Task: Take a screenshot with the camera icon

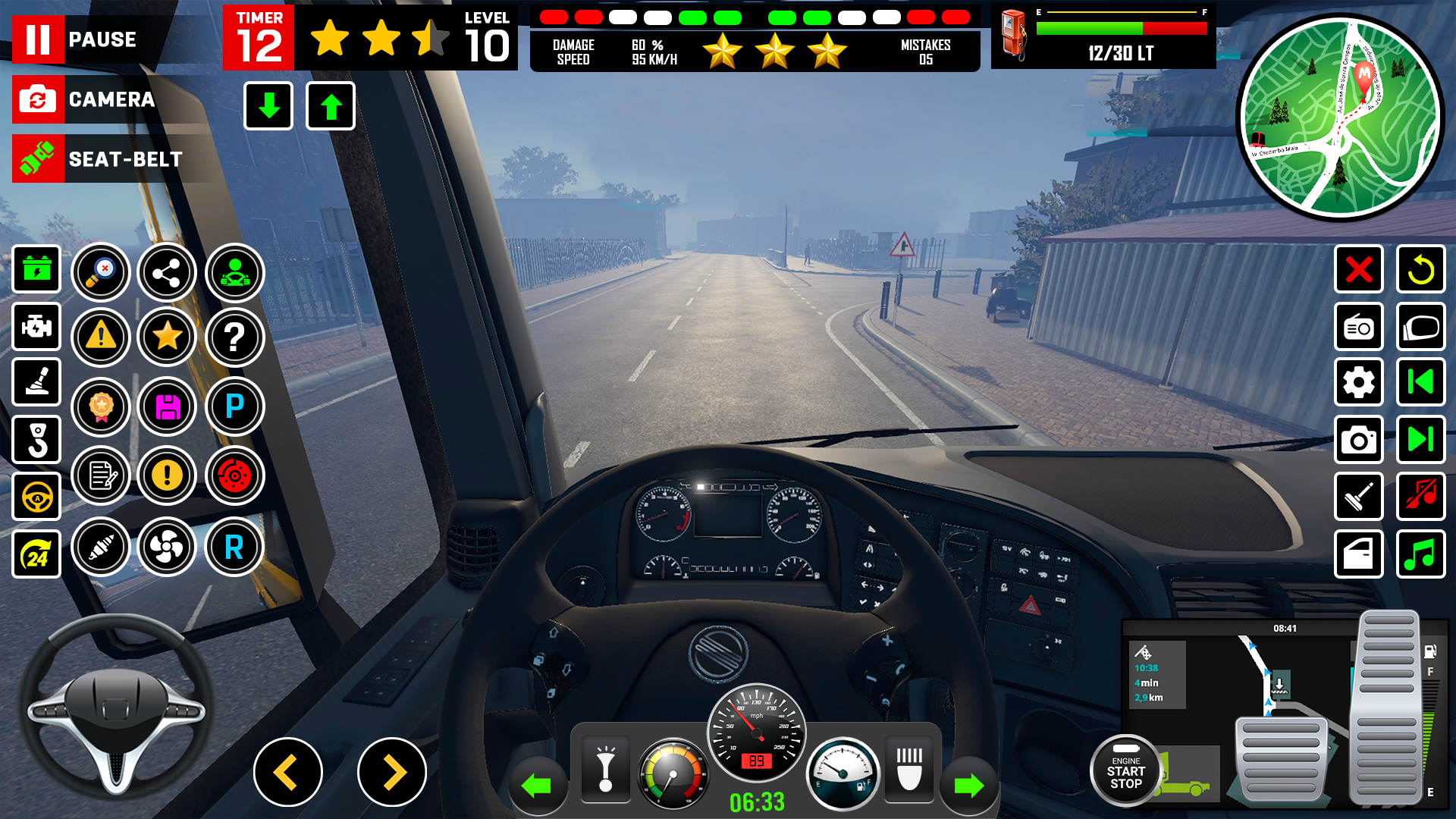Action: click(x=1358, y=440)
